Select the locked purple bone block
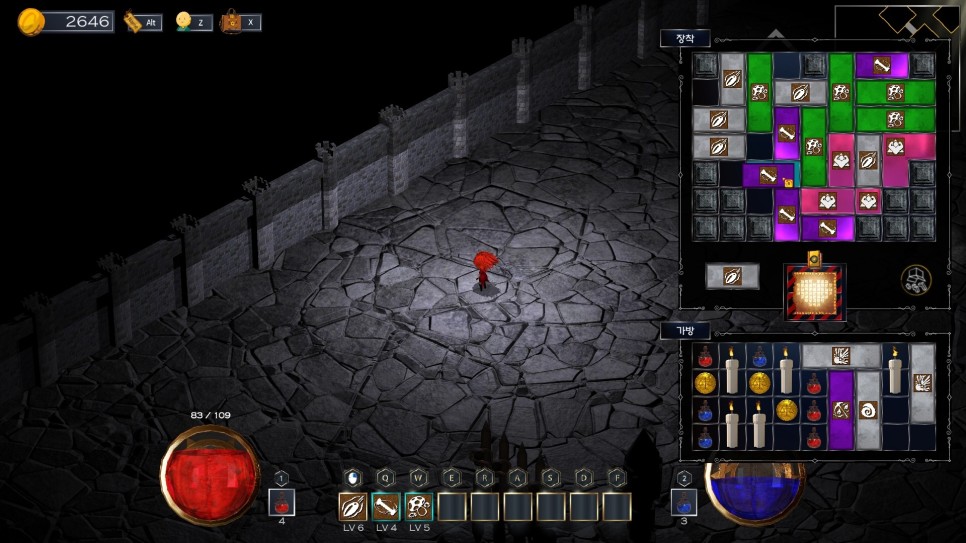The image size is (966, 543). [x=767, y=176]
